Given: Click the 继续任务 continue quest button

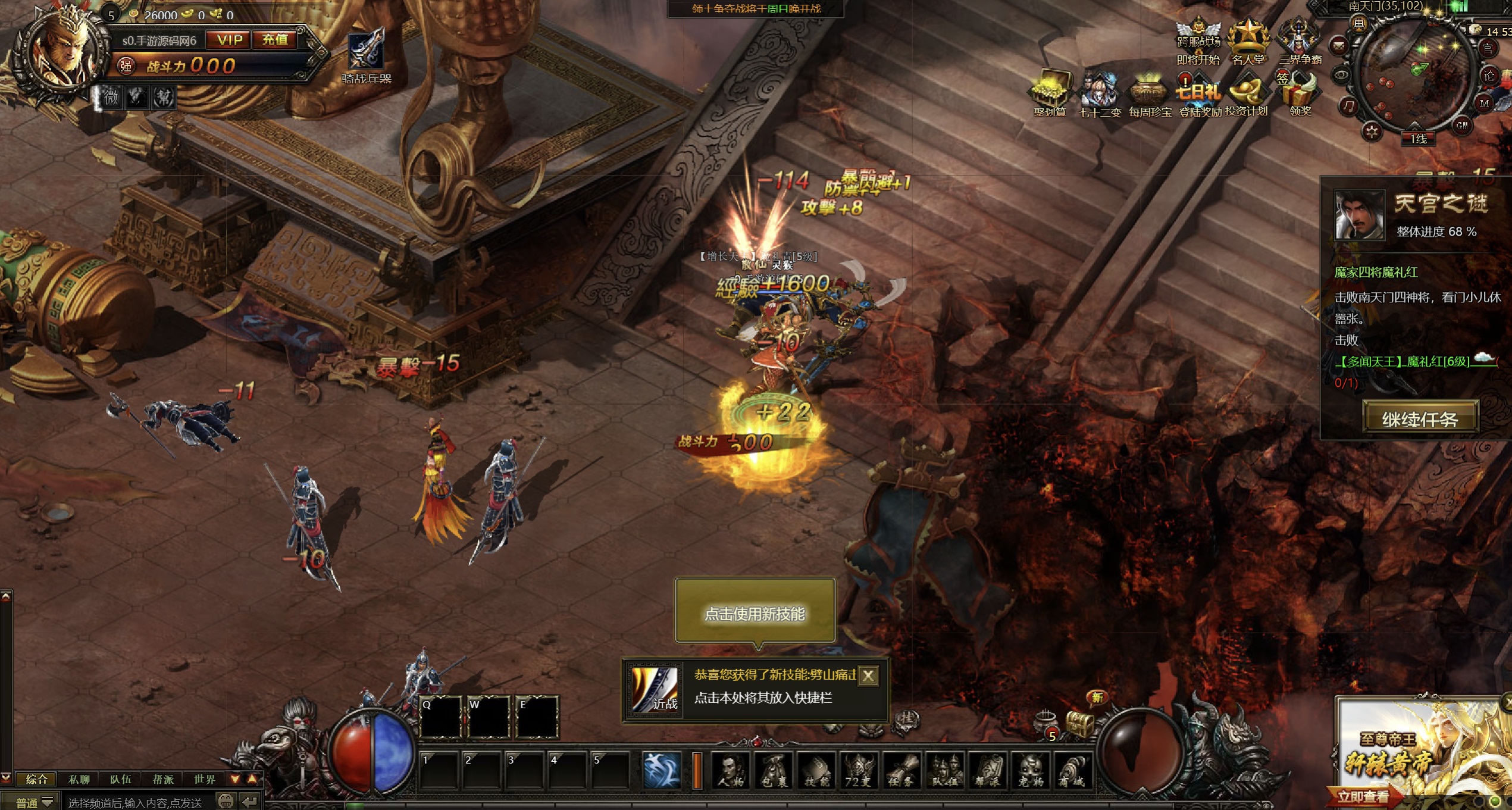Looking at the screenshot, I should (x=1419, y=419).
